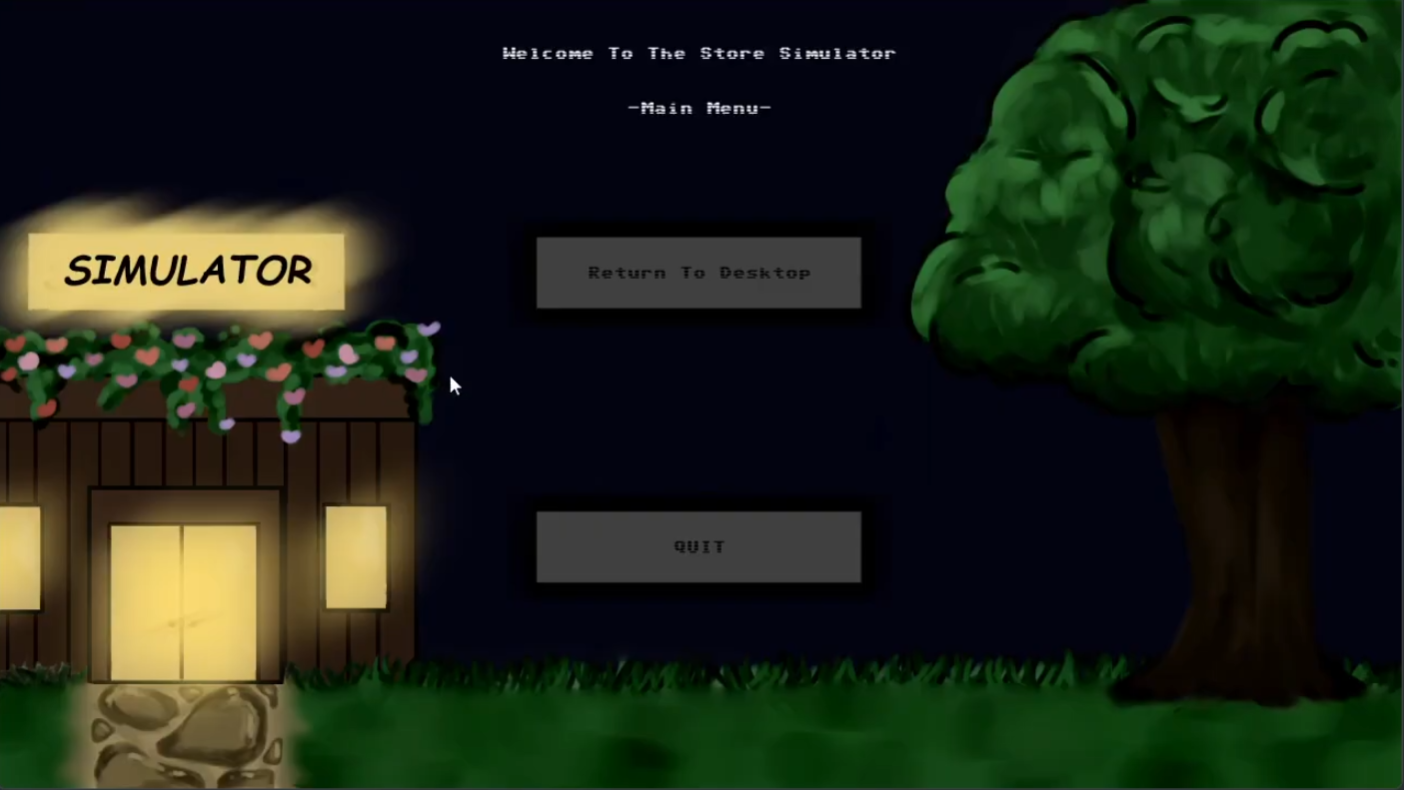Click the Return To Desktop button
Image resolution: width=1404 pixels, height=790 pixels.
(x=699, y=272)
